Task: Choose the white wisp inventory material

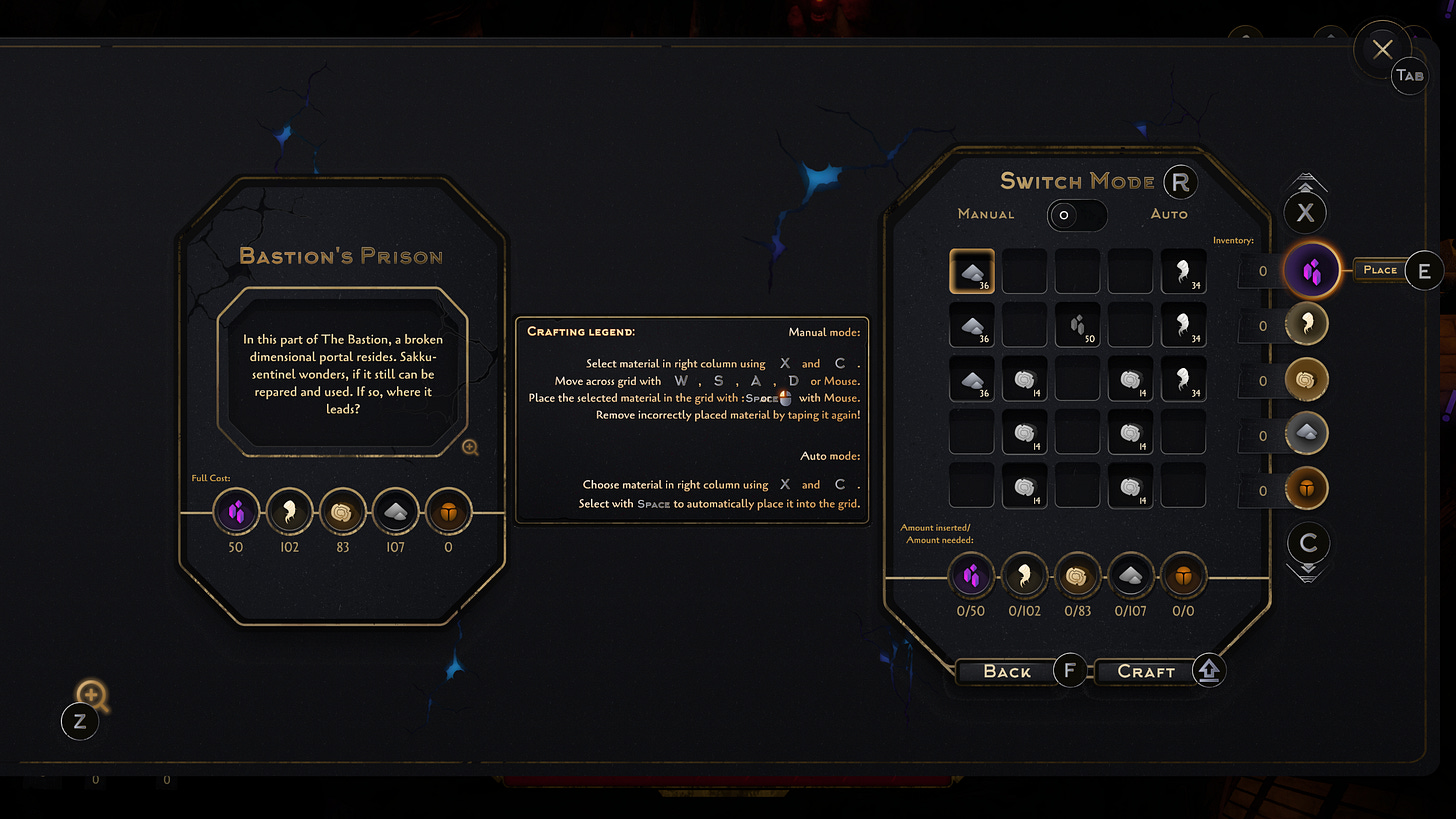Action: click(x=1311, y=325)
